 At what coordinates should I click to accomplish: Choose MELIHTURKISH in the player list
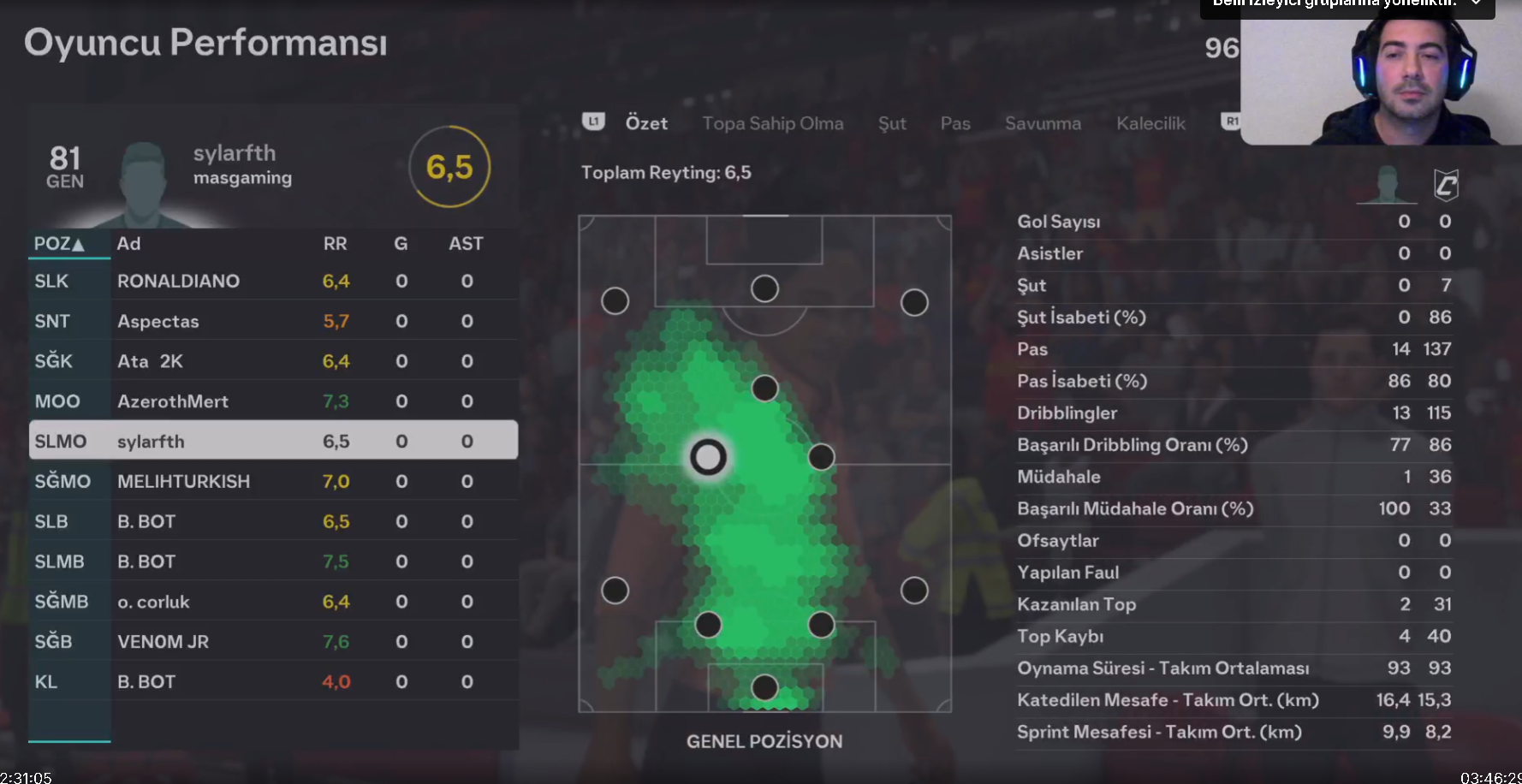(x=183, y=481)
